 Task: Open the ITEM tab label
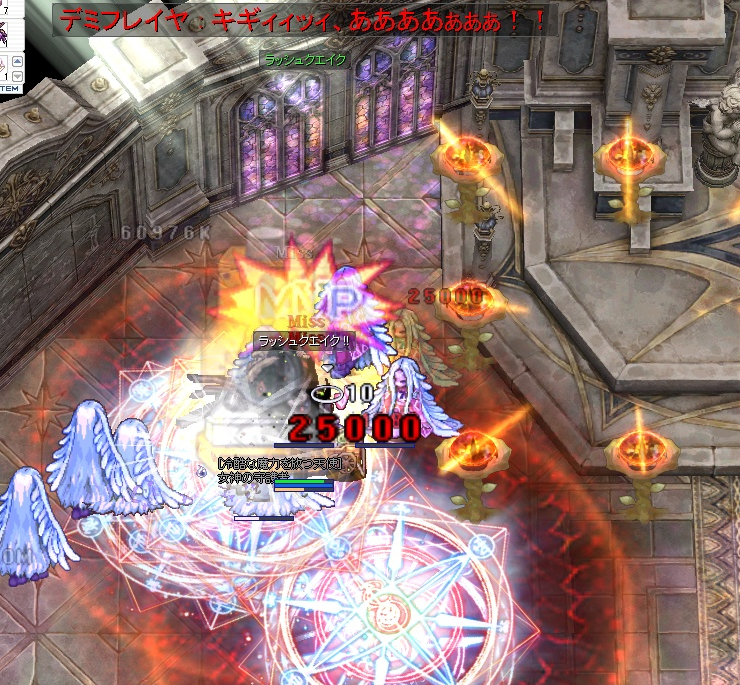click(8, 89)
